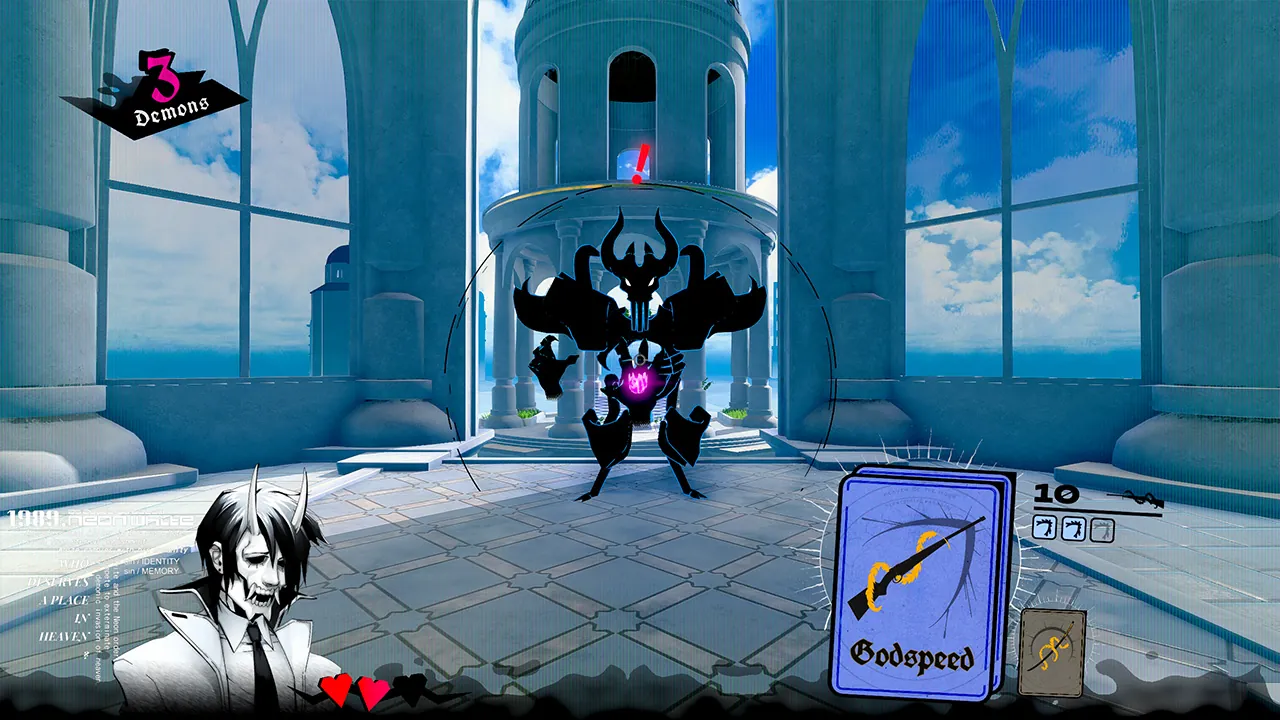Viewport: 1280px width, 720px height.
Task: Click the WHO DESERVES A PLACE IN HEAVEN text
Action: click(60, 600)
